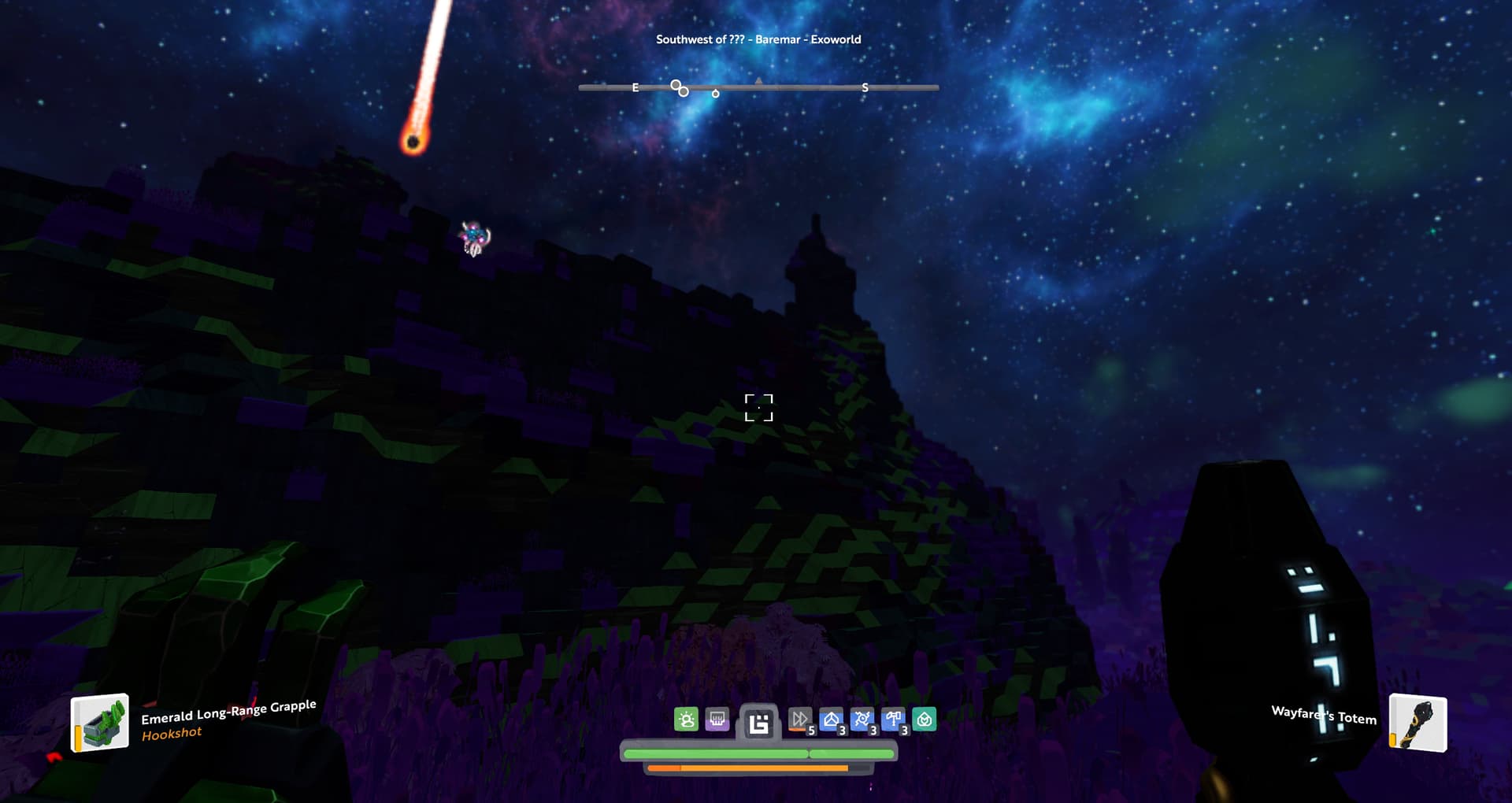The height and width of the screenshot is (803, 1512).
Task: Click the central blocky face emblem
Action: 758,723
